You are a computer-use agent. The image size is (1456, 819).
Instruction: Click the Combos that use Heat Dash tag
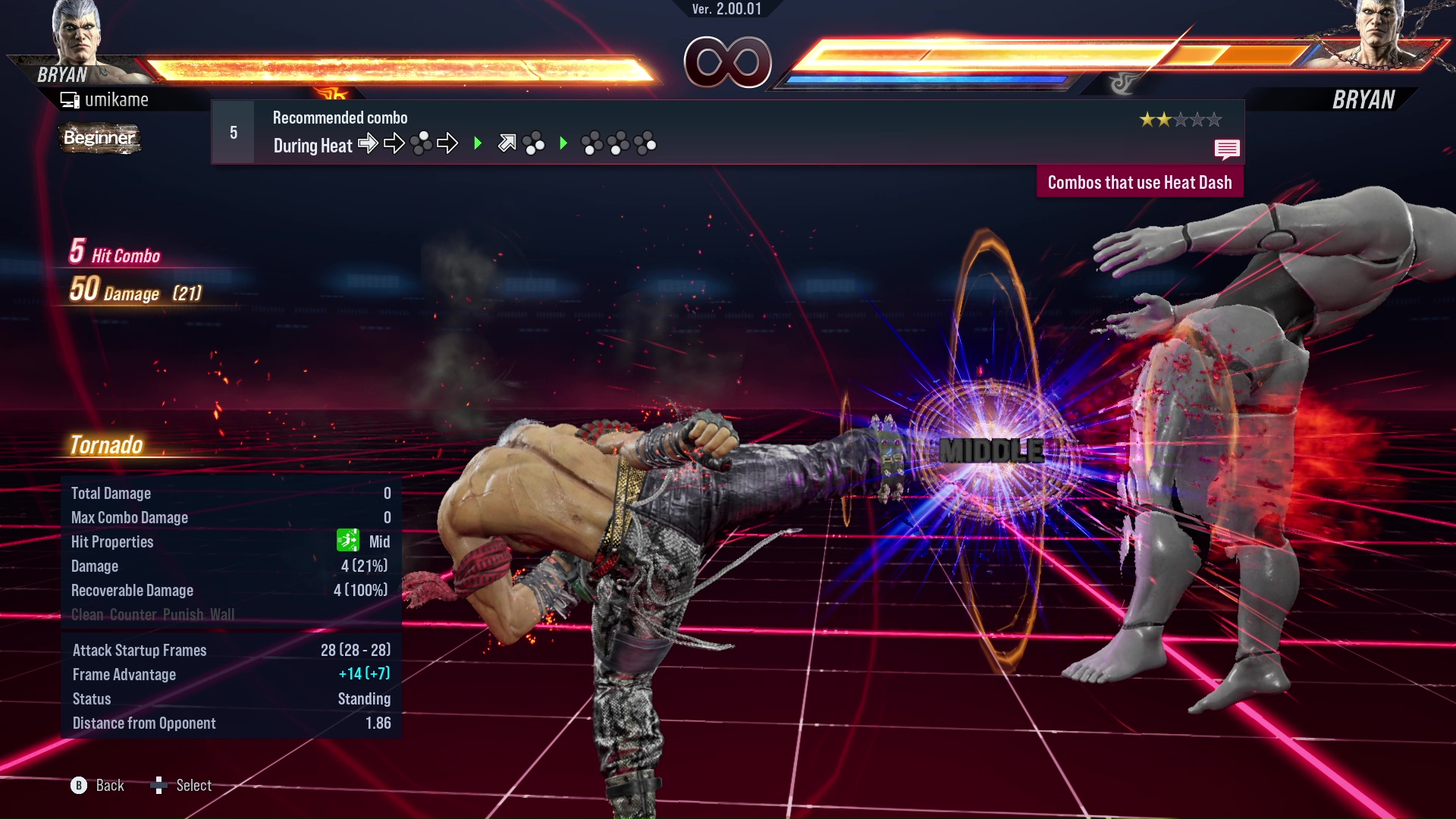1139,183
